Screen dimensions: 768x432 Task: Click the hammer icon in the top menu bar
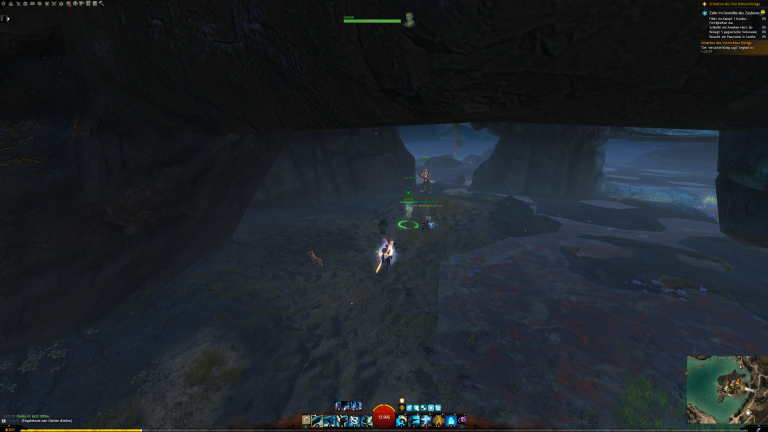pyautogui.click(x=101, y=4)
